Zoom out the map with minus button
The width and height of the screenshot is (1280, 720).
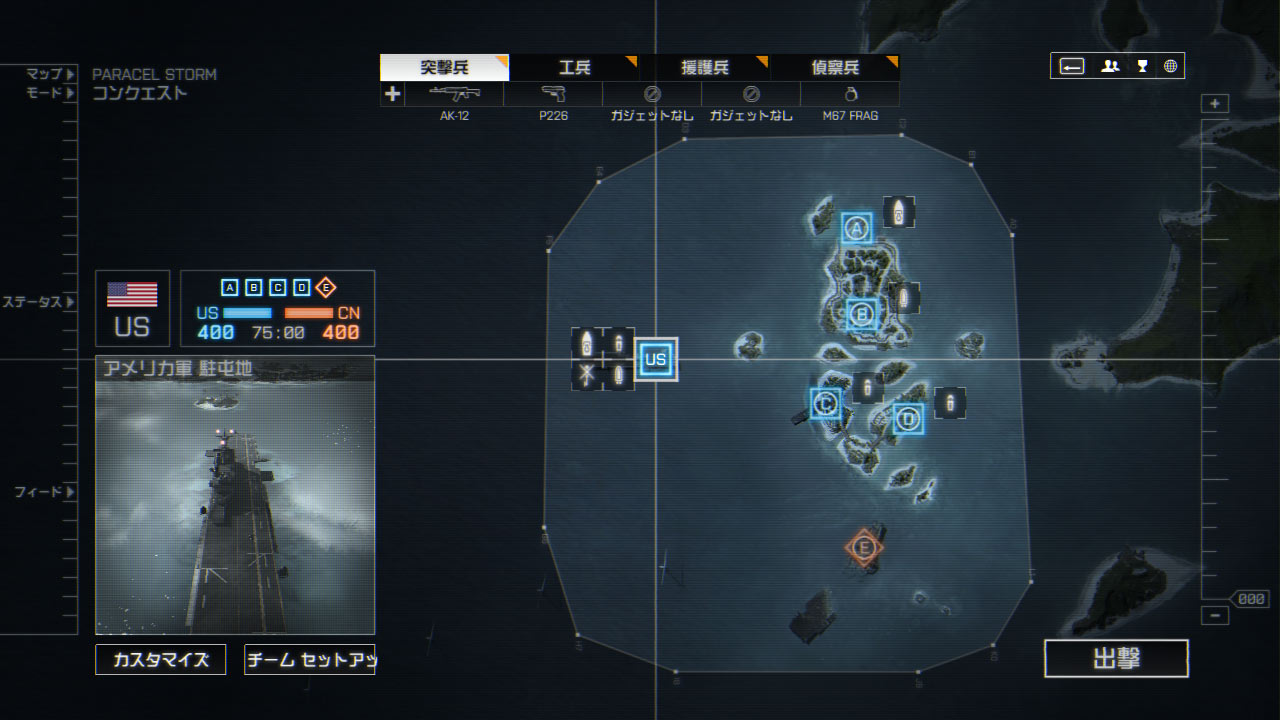(x=1215, y=616)
